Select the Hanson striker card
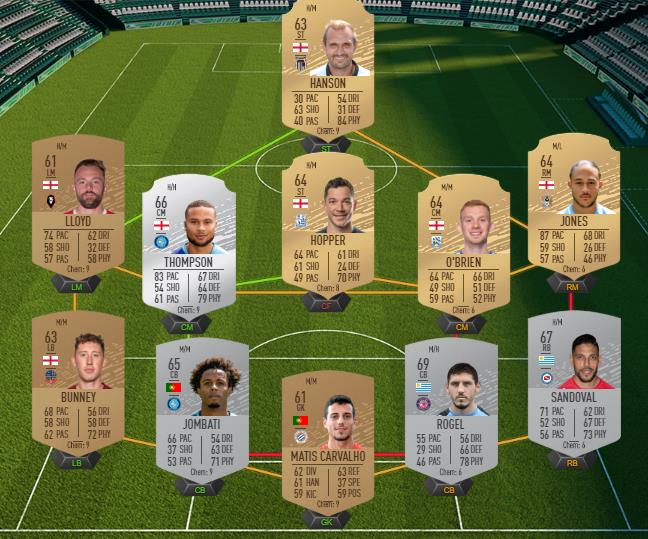Image resolution: width=648 pixels, height=539 pixels. point(328,70)
